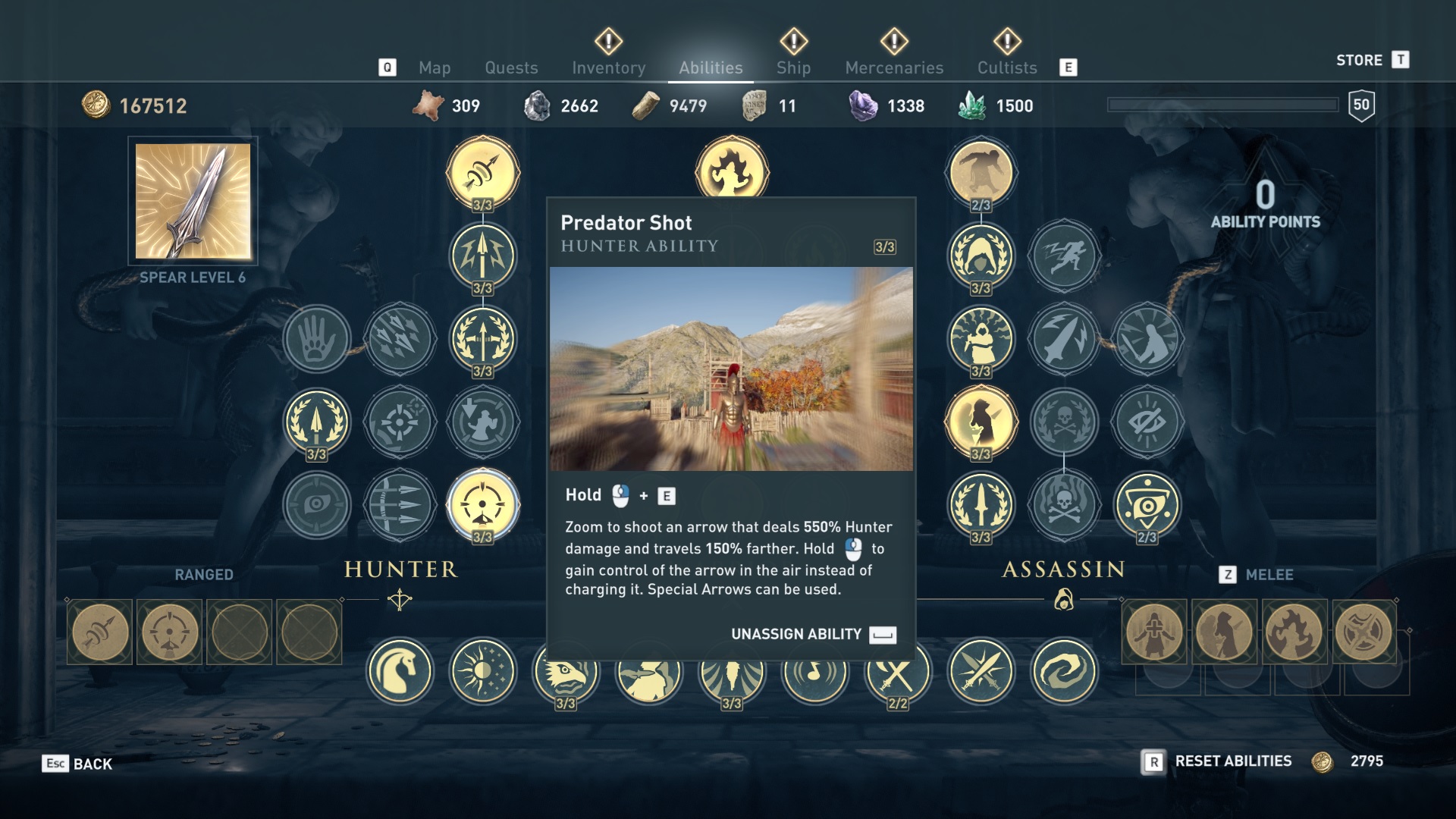Image resolution: width=1456 pixels, height=819 pixels.
Task: Select the Spear of Leonidas upgrade tile
Action: (193, 201)
